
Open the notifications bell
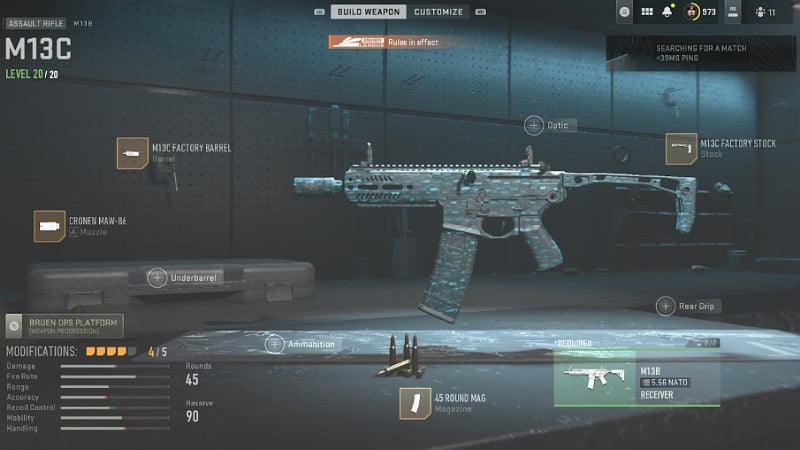point(667,12)
